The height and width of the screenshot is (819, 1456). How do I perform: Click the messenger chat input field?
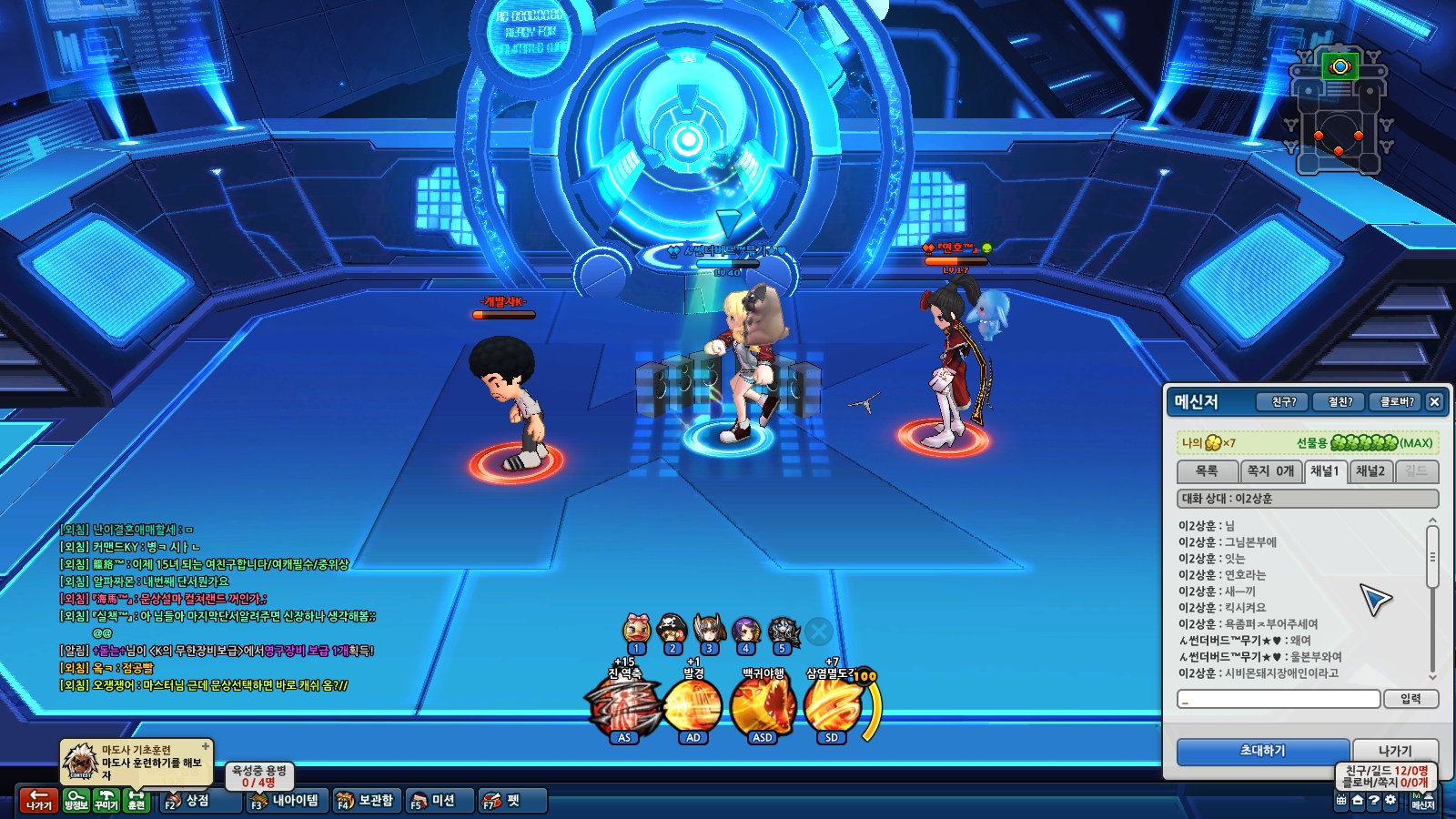[1279, 699]
